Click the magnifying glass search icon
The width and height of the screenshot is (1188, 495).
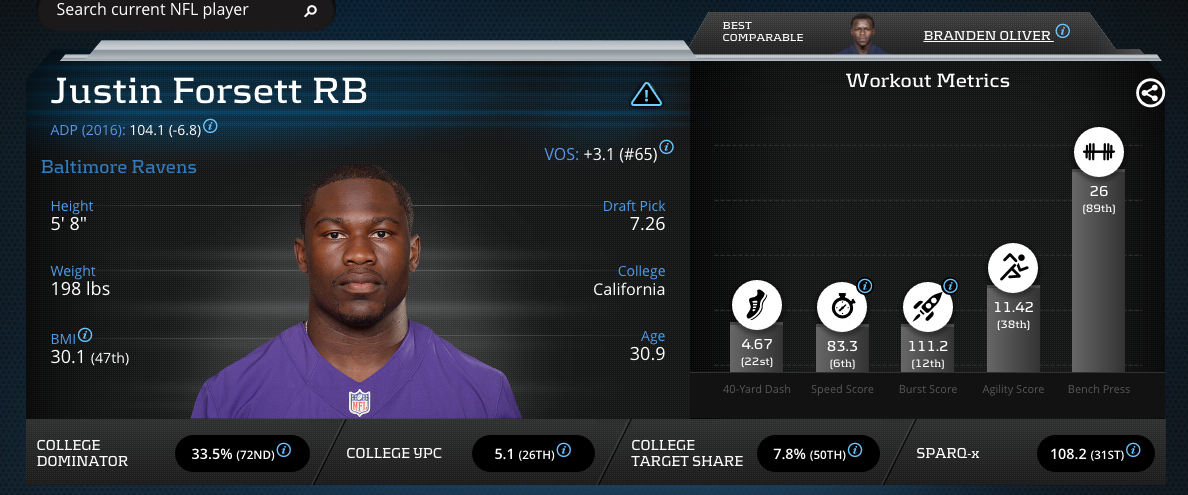point(310,12)
